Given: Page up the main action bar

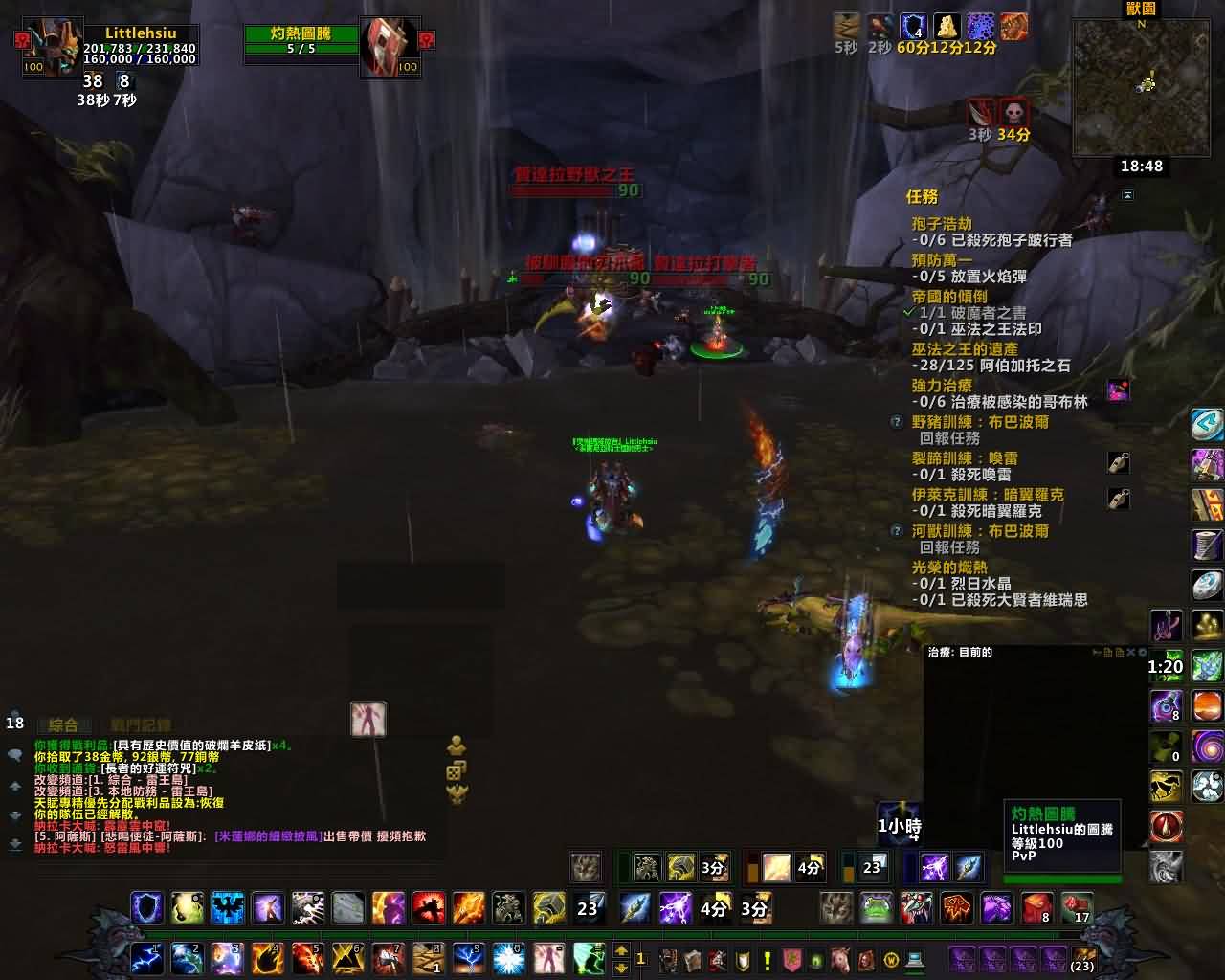Looking at the screenshot, I should pyautogui.click(x=621, y=950).
